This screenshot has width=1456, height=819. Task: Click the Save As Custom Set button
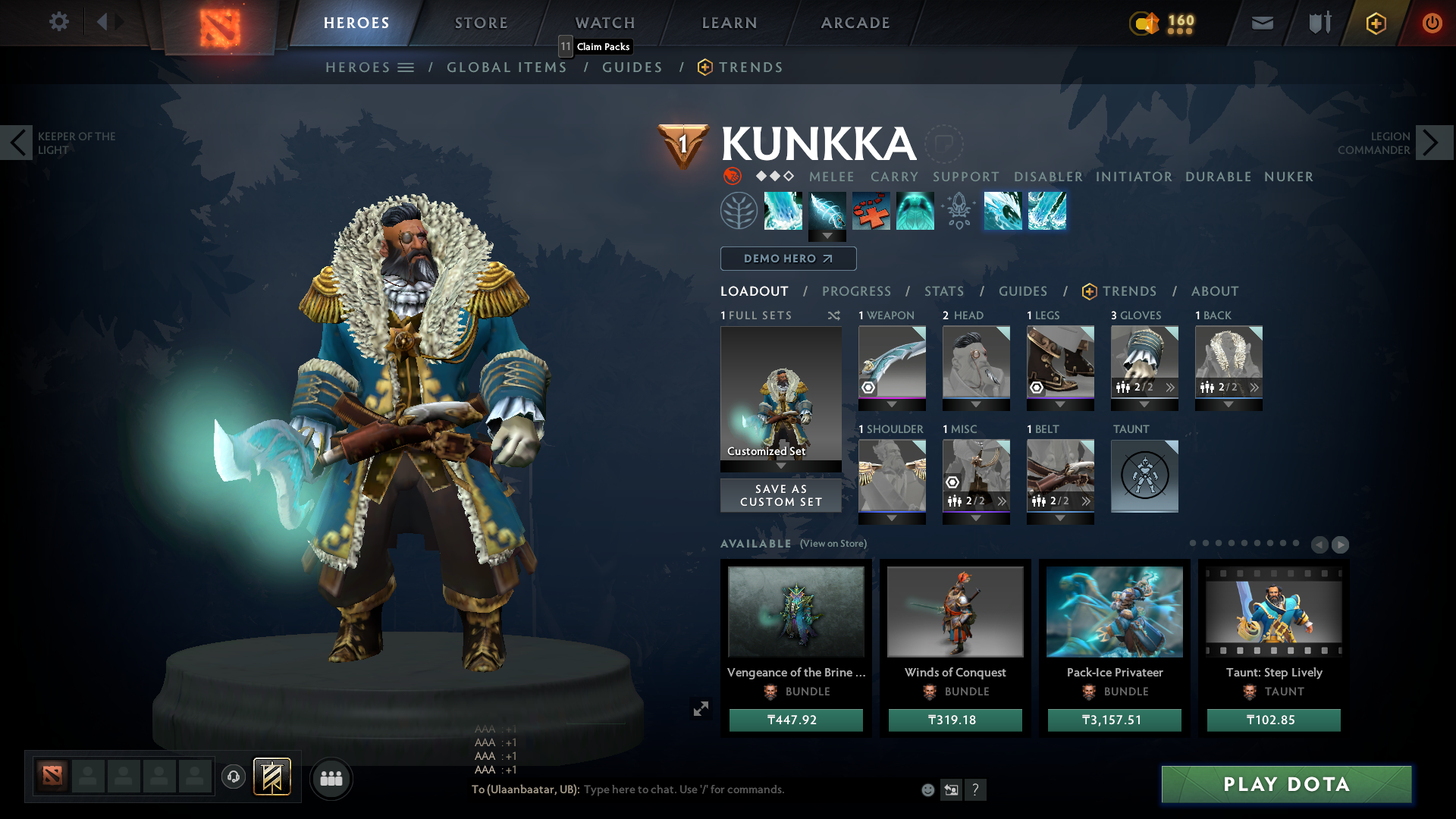(780, 495)
